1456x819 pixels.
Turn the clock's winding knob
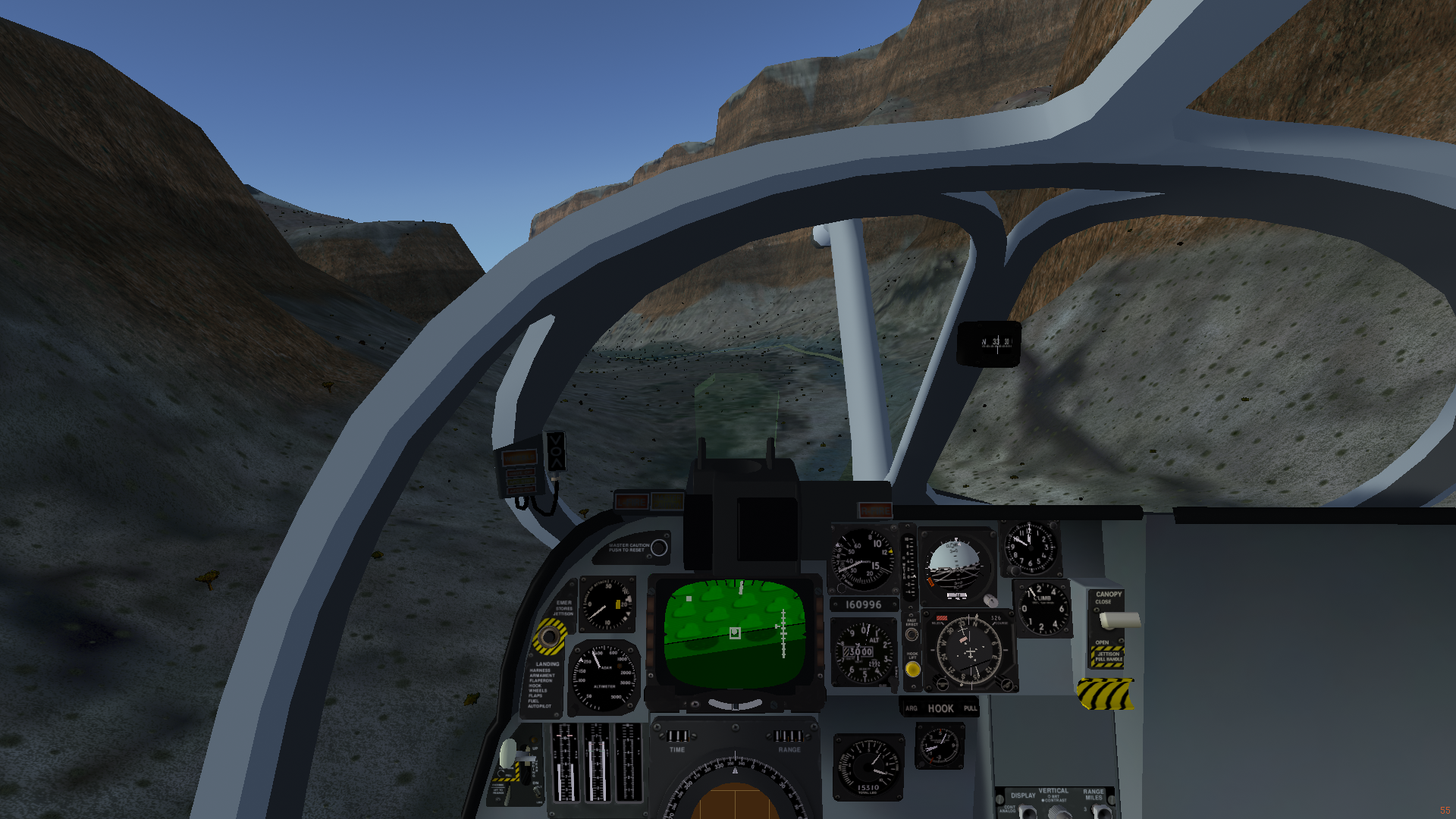tap(1013, 571)
